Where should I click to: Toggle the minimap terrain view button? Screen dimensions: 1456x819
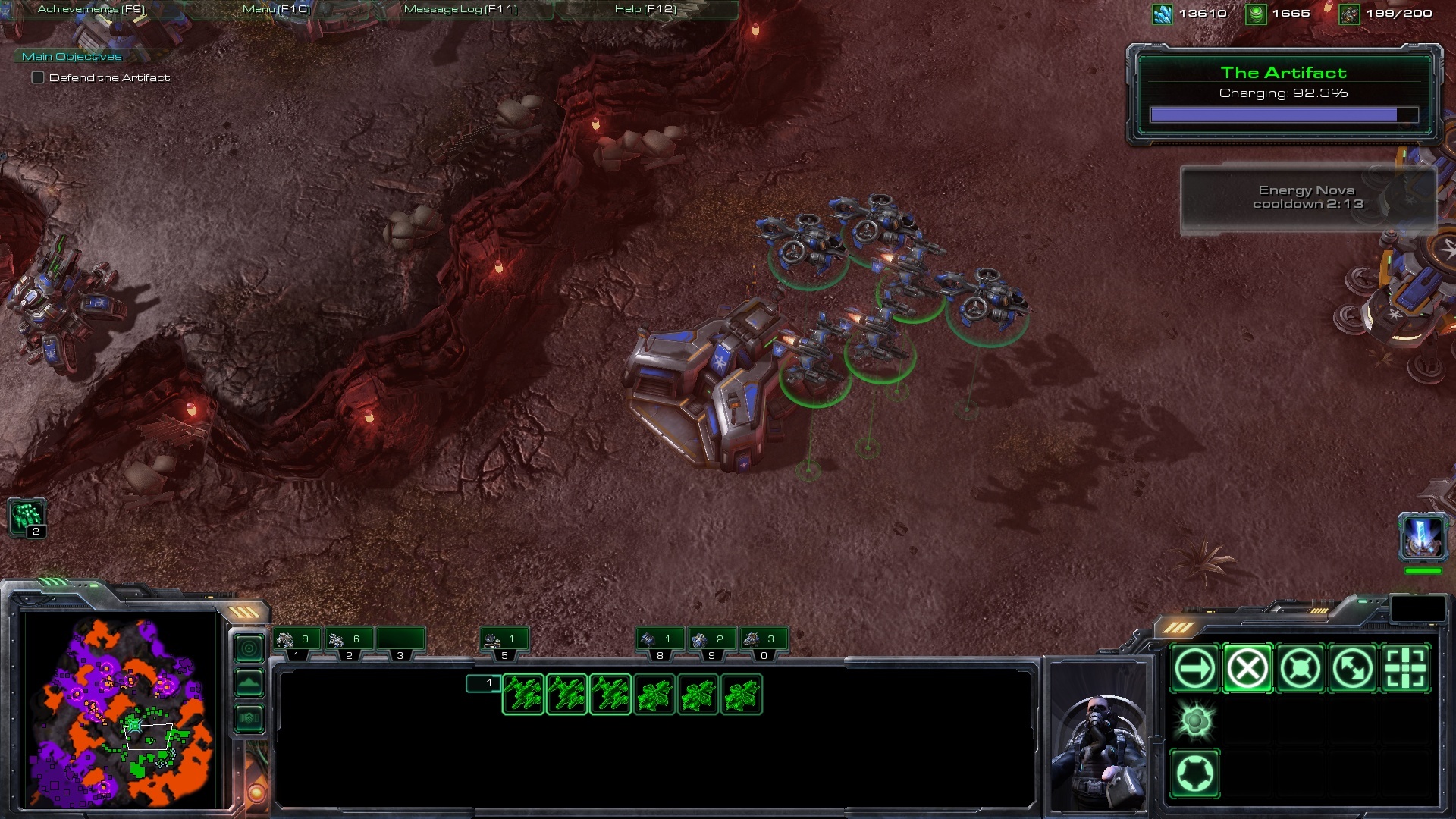(249, 683)
